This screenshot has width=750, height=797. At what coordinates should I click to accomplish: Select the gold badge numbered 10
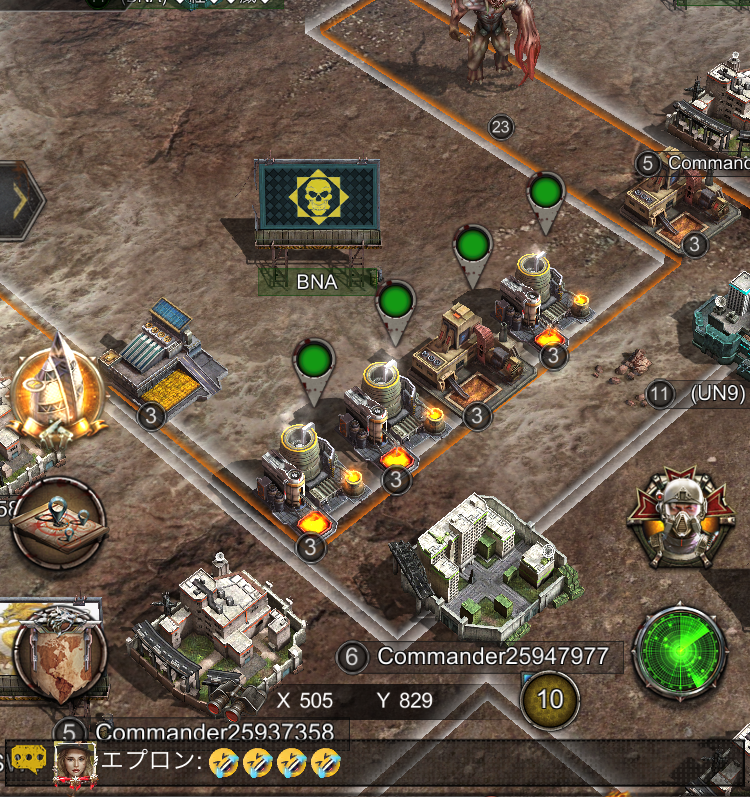click(550, 698)
